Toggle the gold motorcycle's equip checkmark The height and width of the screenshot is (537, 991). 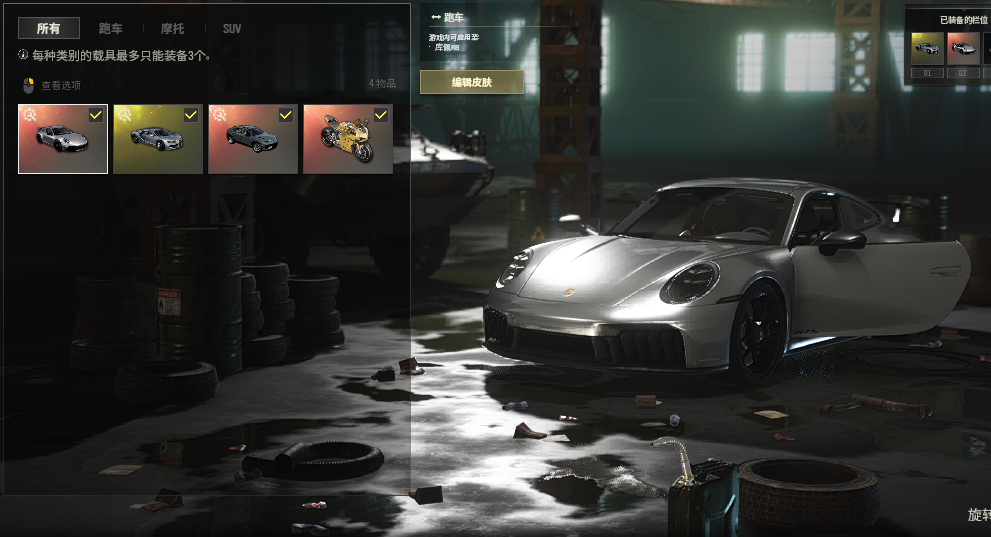(381, 115)
